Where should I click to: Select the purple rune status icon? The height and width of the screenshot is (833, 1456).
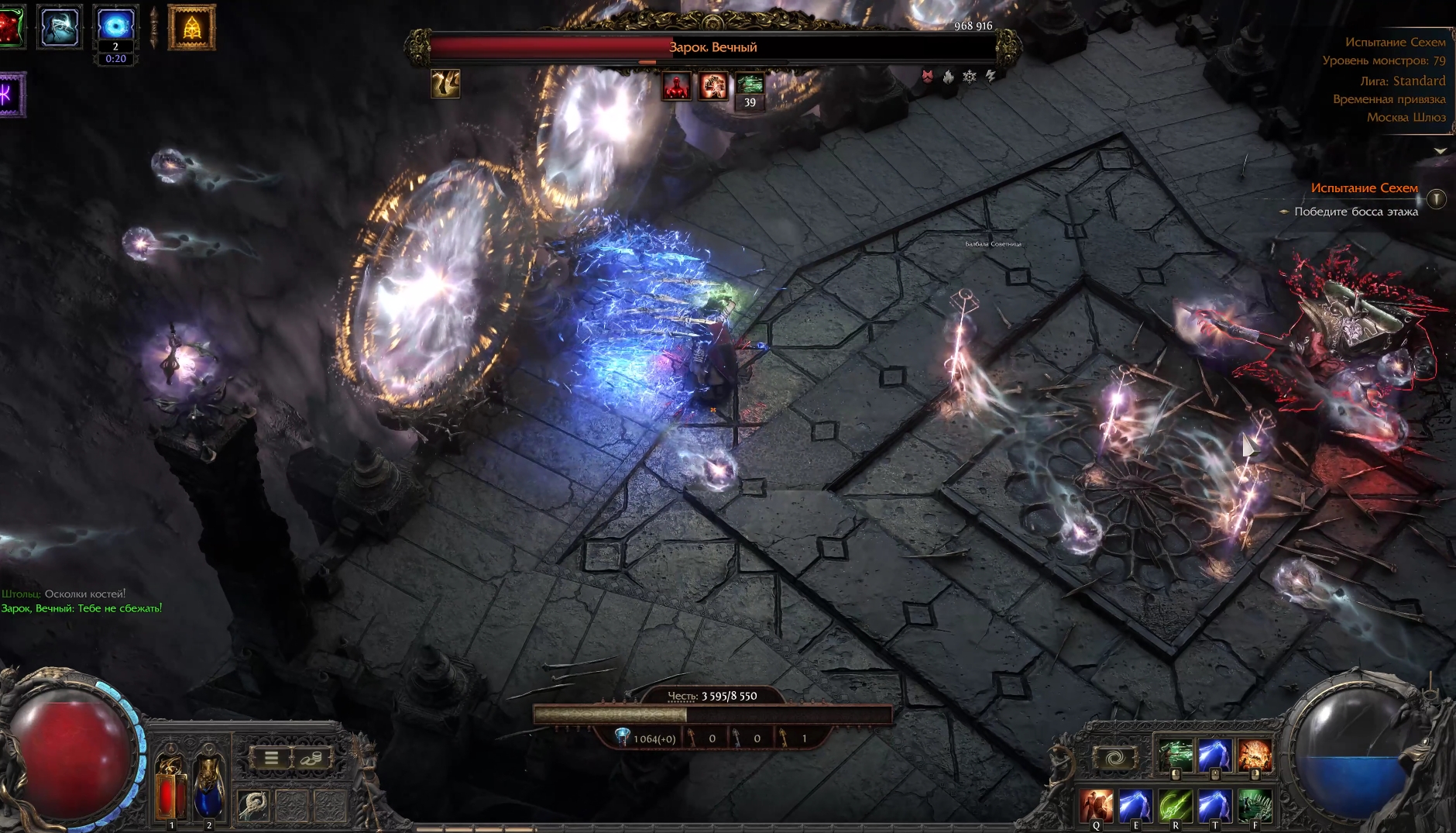pyautogui.click(x=11, y=95)
